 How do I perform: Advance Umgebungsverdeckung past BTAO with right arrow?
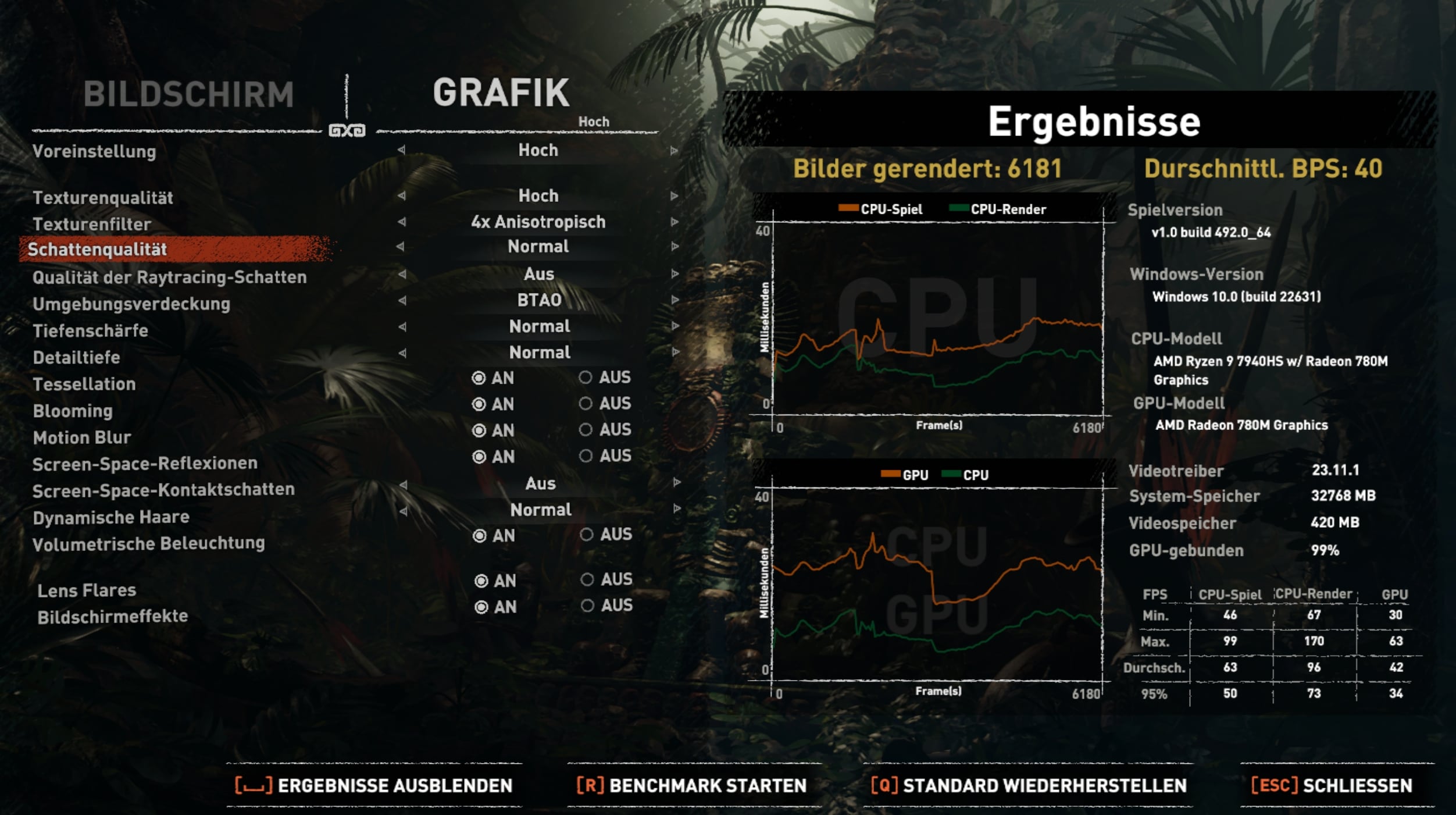pyautogui.click(x=675, y=300)
